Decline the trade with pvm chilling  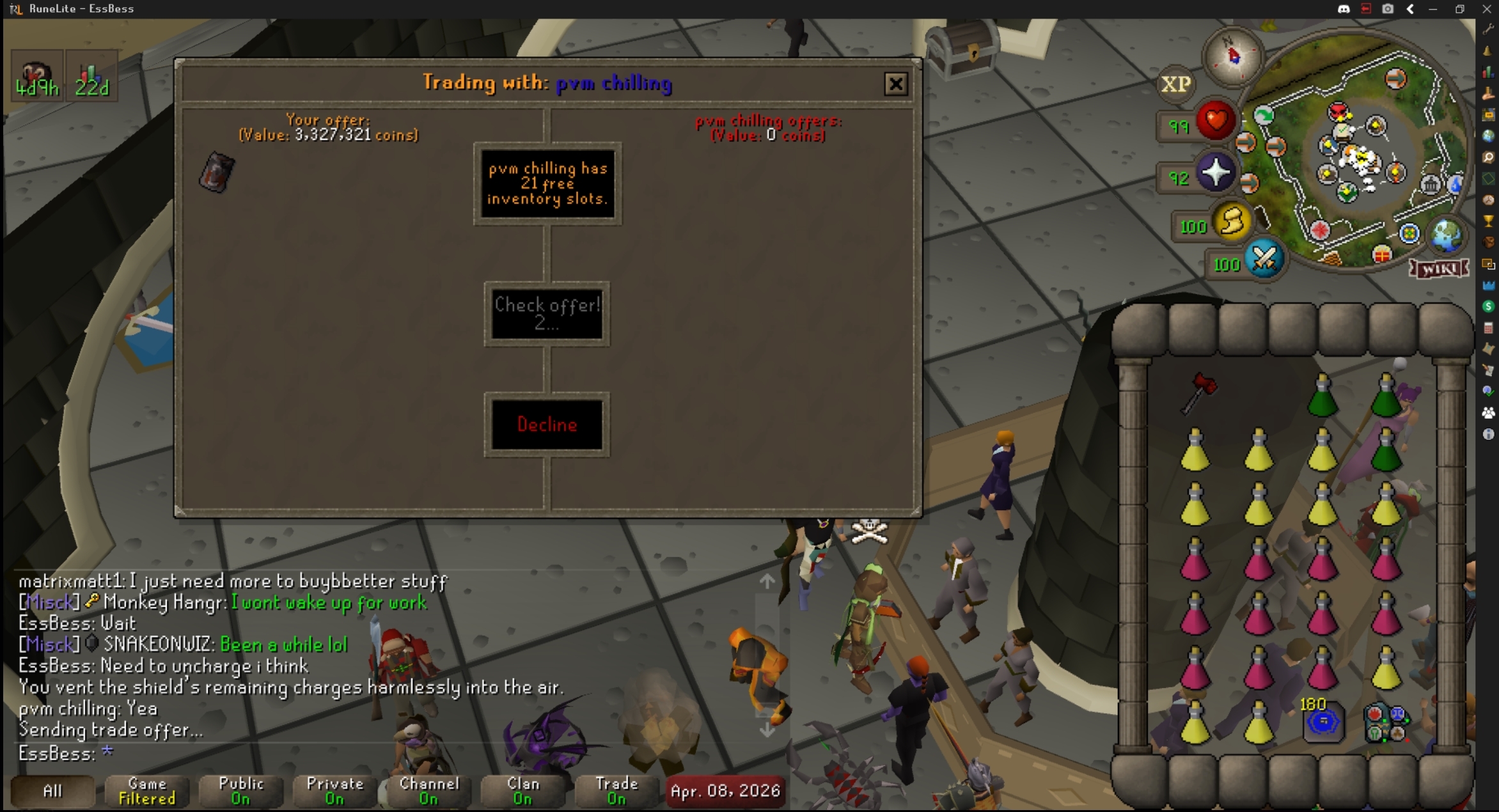coord(547,424)
